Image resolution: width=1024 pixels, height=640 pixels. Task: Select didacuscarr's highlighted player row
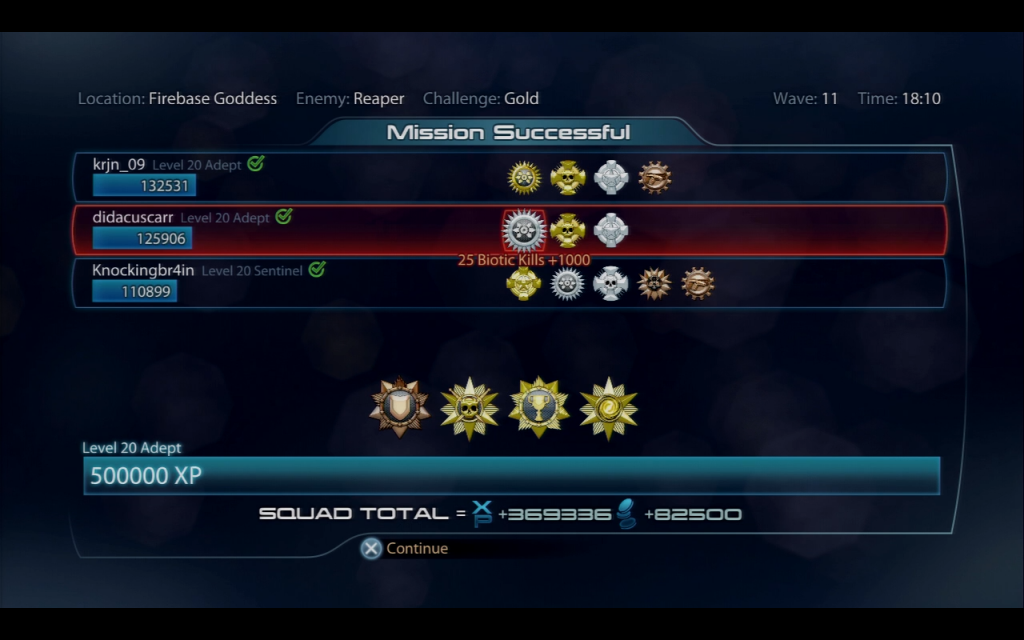[300, 230]
